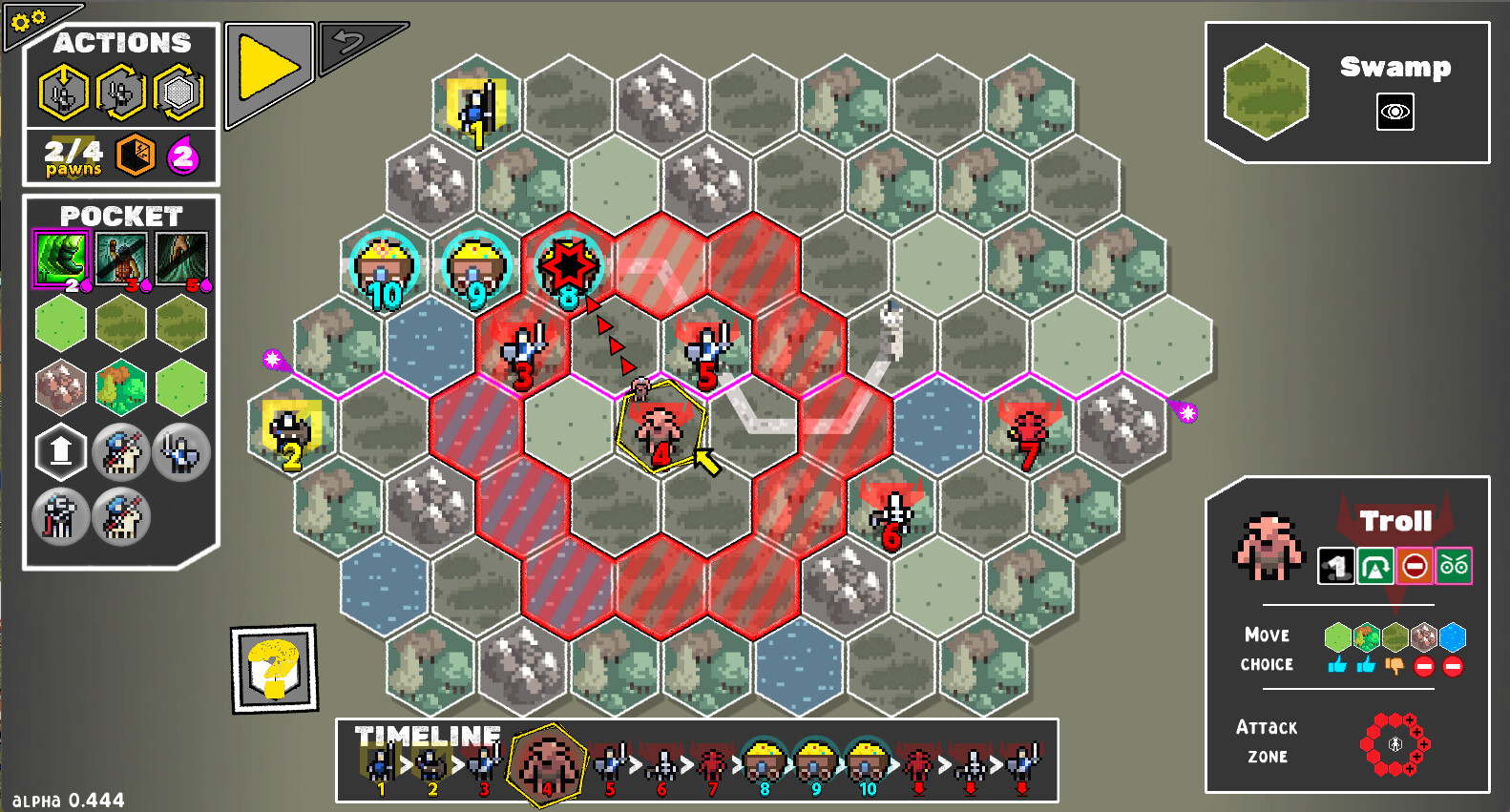Toggle the mountain-move badge in the Troll panel
The width and height of the screenshot is (1510, 812).
click(x=1374, y=566)
